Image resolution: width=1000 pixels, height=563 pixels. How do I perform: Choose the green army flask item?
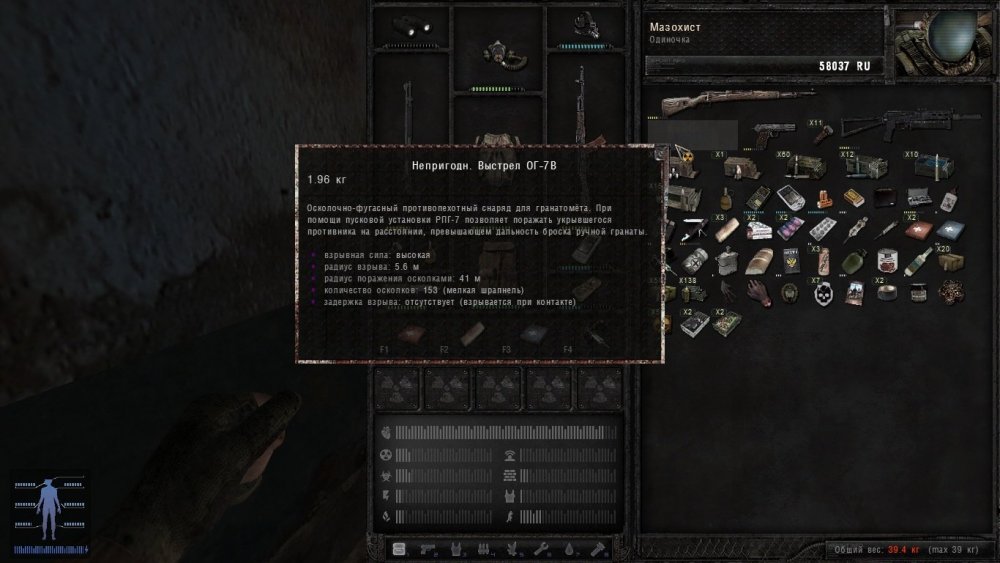[x=853, y=262]
